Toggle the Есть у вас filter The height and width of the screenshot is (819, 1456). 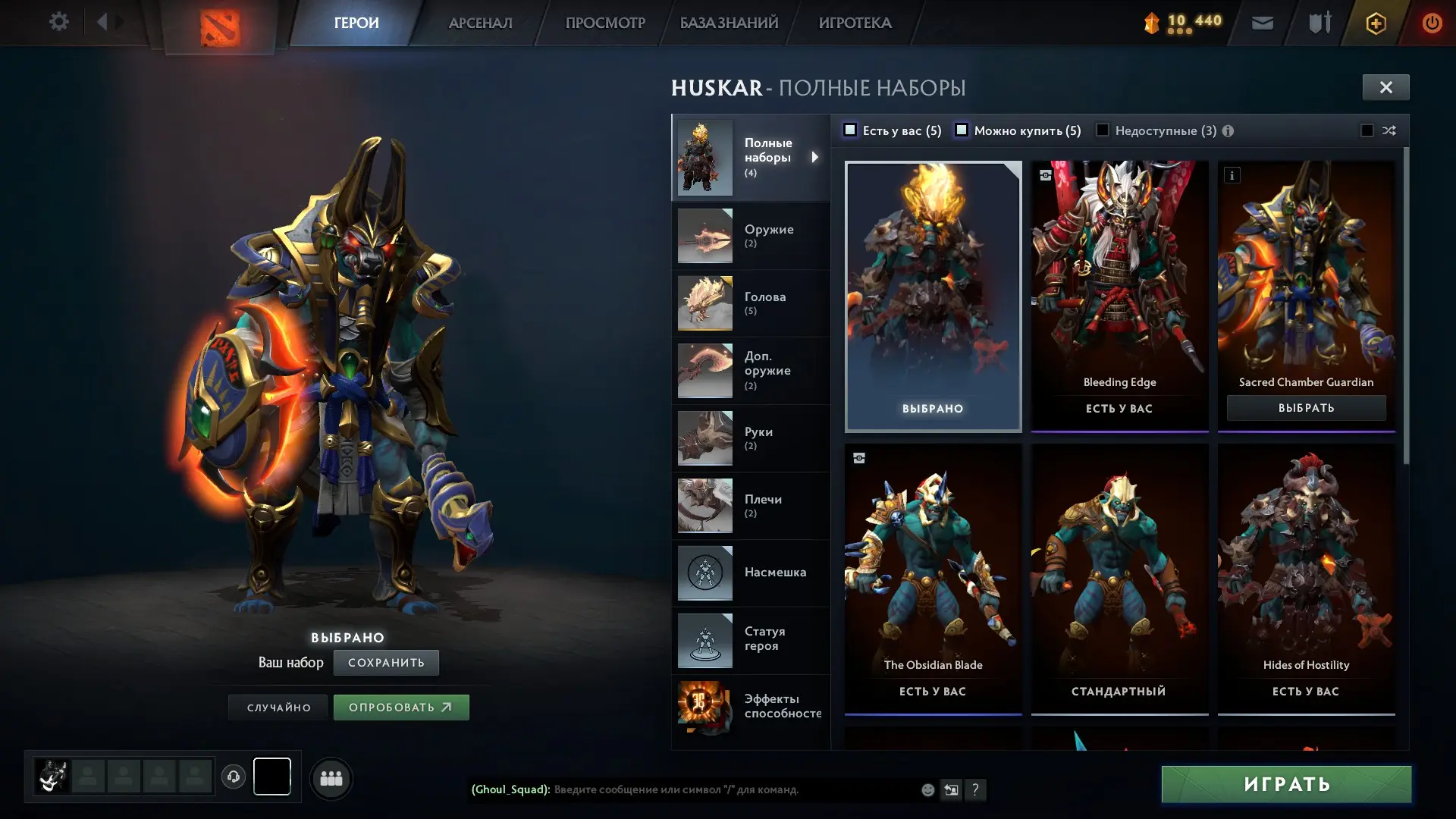(x=851, y=130)
